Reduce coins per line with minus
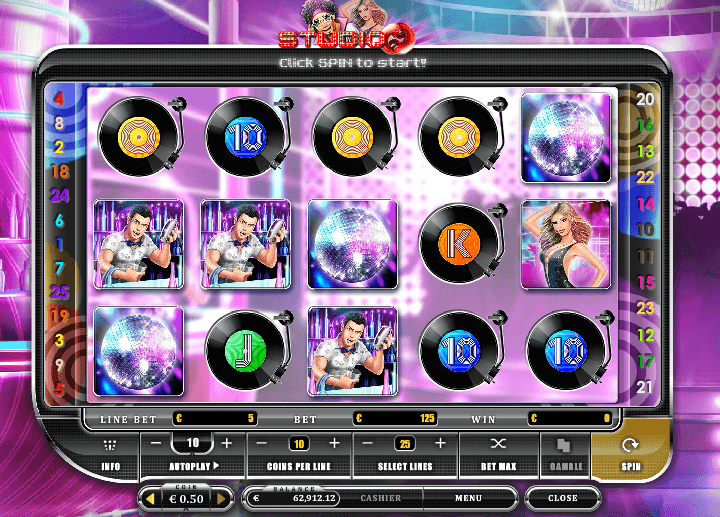The image size is (720, 517). (262, 443)
